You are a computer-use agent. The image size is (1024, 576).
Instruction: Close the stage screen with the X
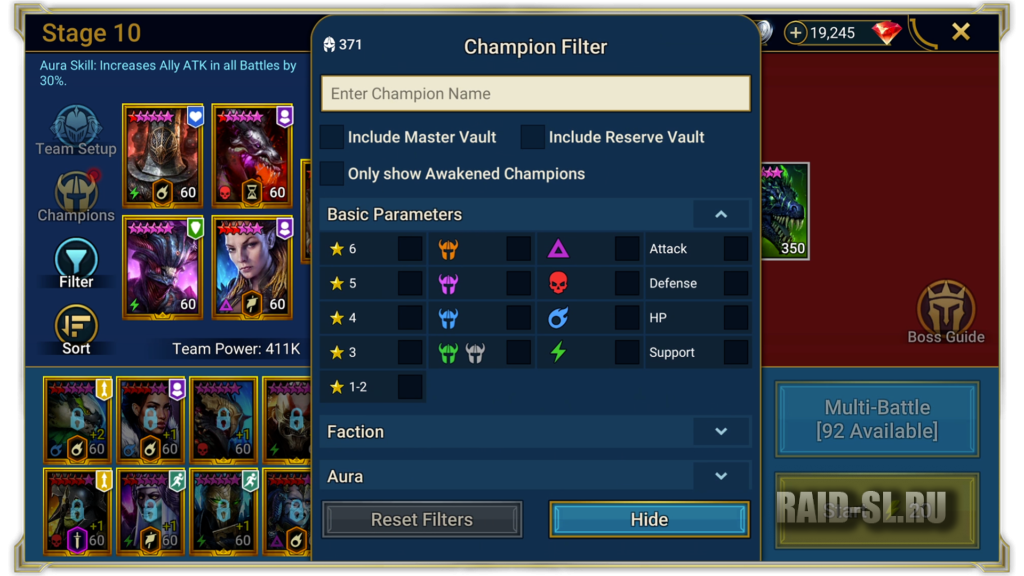[x=961, y=32]
